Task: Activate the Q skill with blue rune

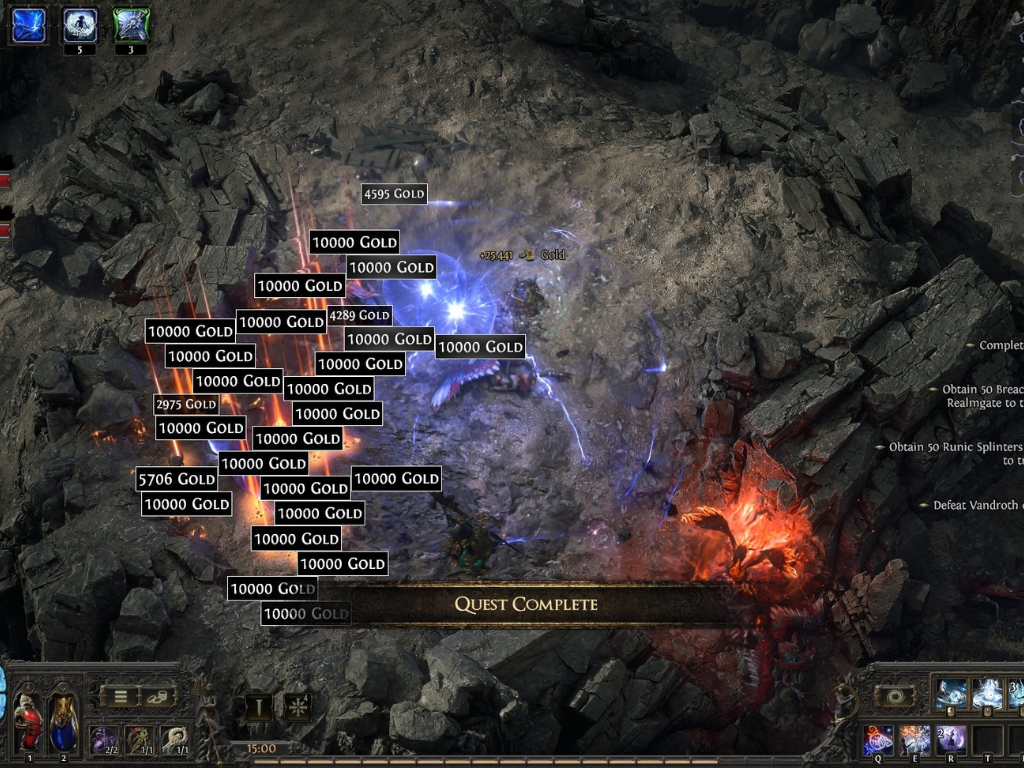Action: click(879, 741)
